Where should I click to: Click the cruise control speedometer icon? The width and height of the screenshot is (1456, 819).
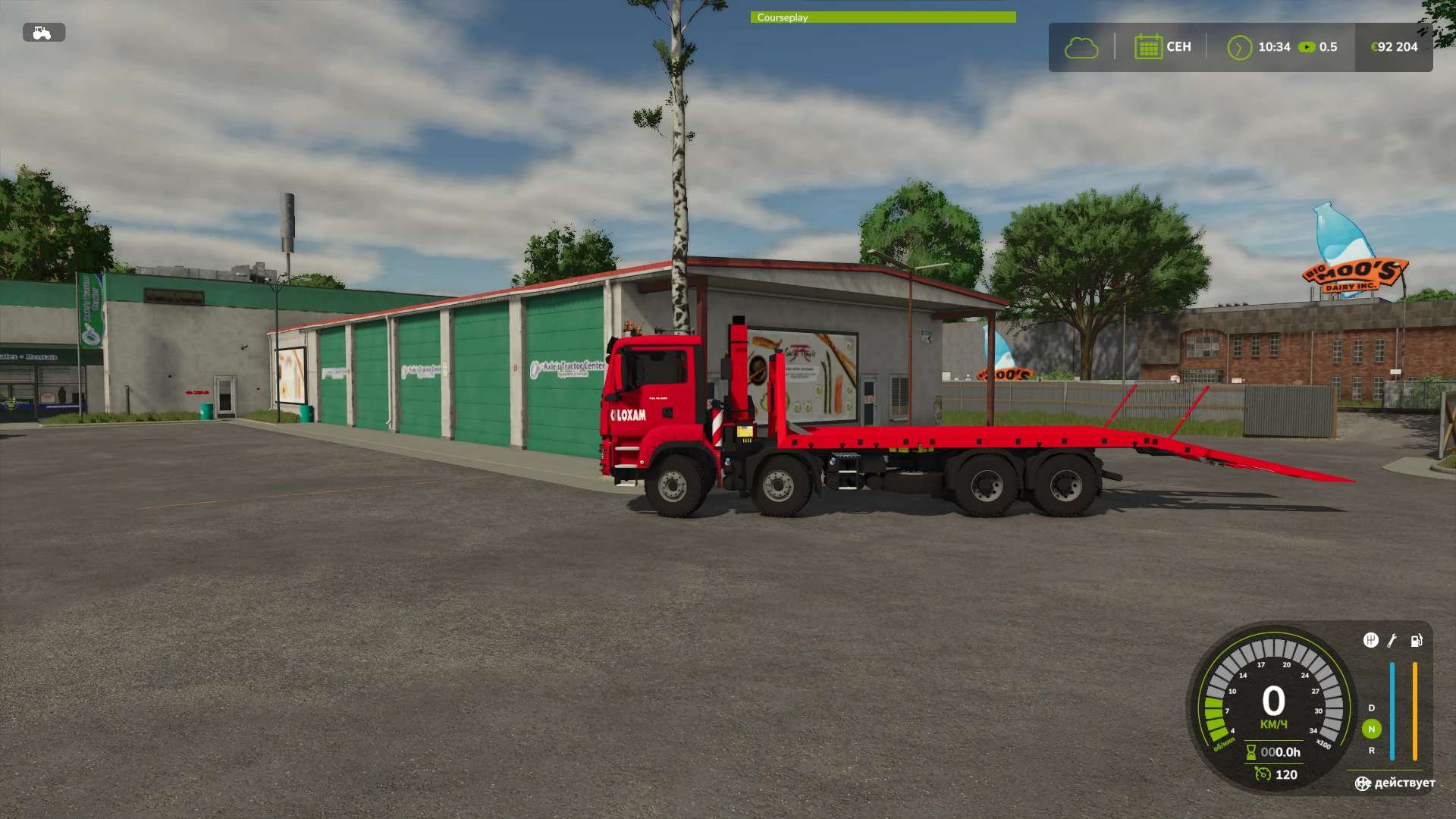pyautogui.click(x=1263, y=774)
